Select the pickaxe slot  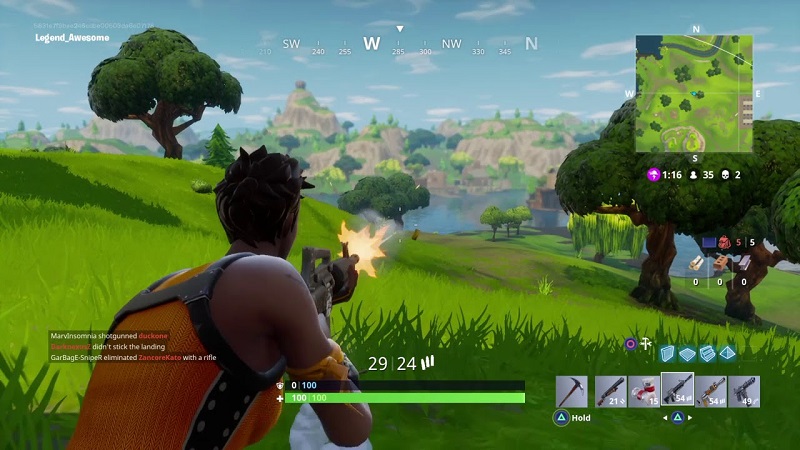pyautogui.click(x=572, y=391)
